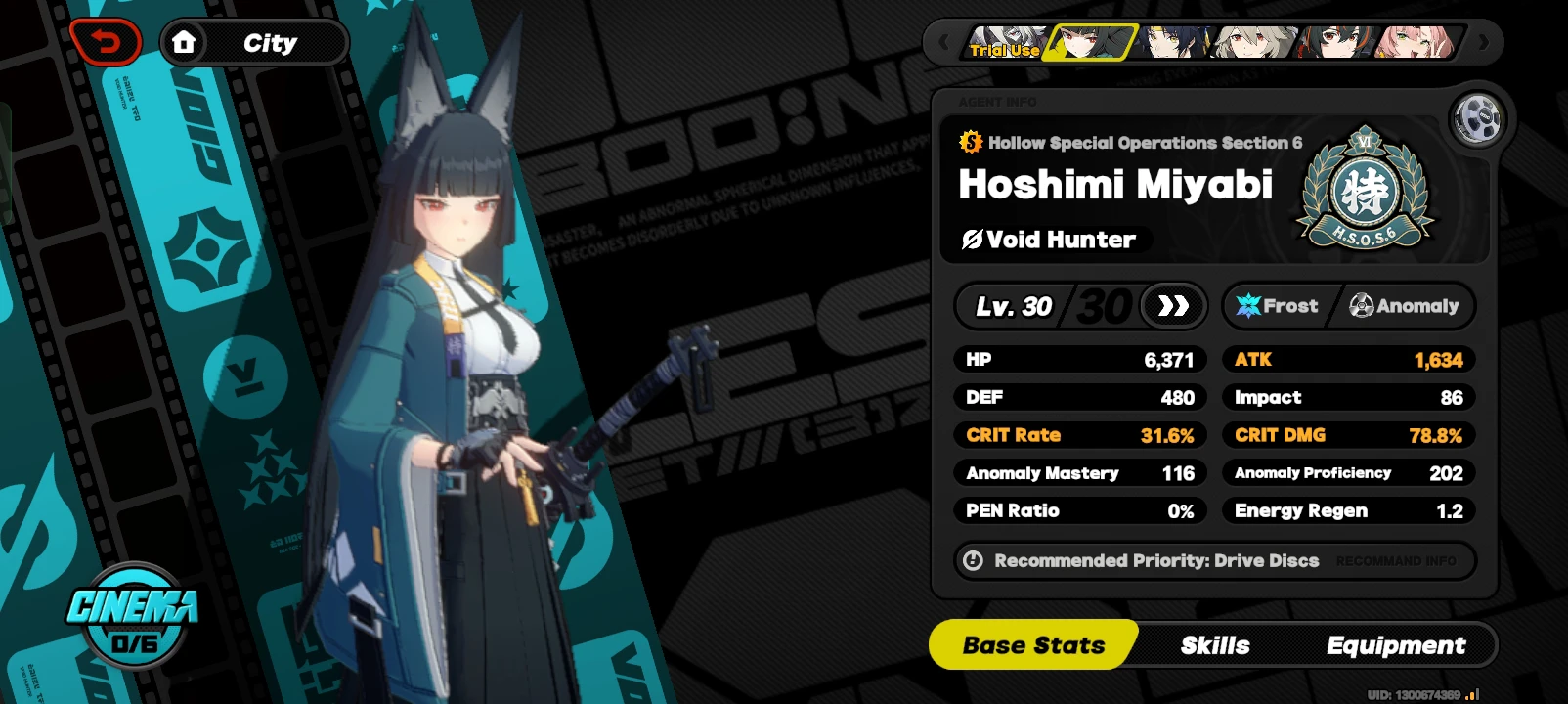This screenshot has width=1568, height=704.
Task: Open the film reel icon near Agent Info
Action: click(1479, 118)
